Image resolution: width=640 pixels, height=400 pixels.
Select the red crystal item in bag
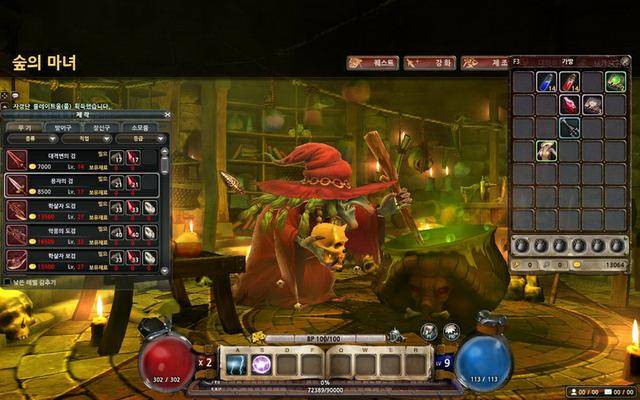pyautogui.click(x=569, y=104)
